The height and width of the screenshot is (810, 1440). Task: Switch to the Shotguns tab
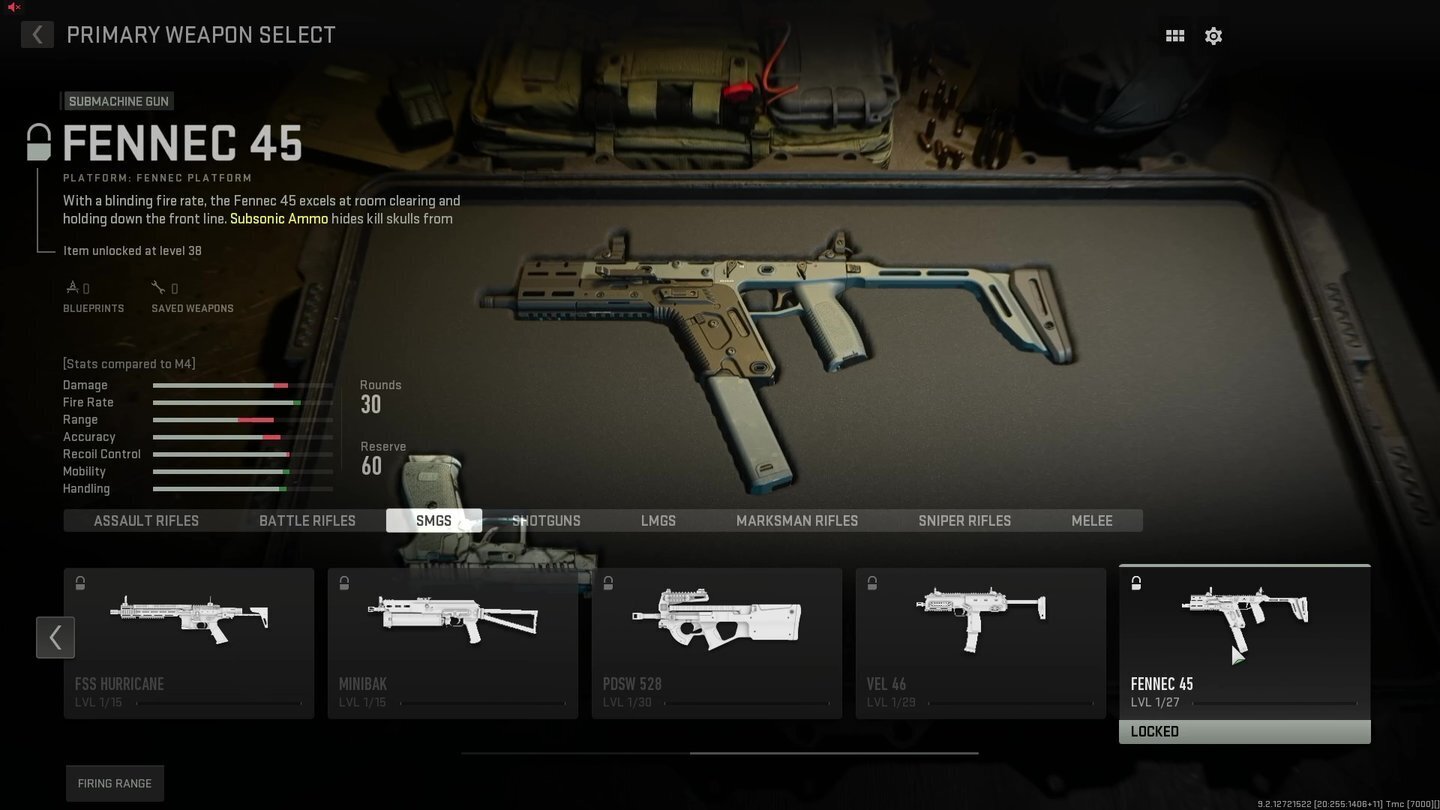tap(546, 520)
